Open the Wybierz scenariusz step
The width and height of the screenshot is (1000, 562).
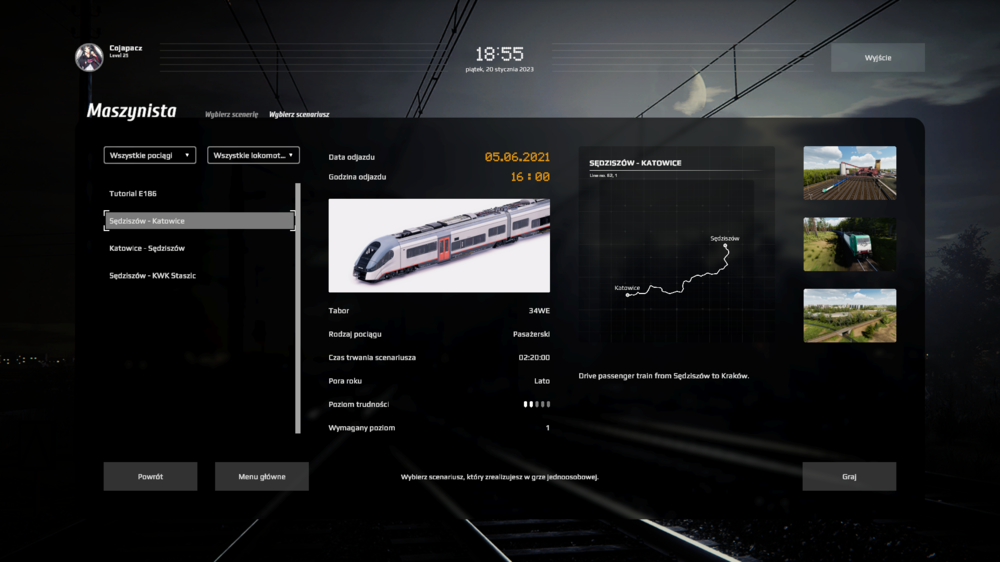pyautogui.click(x=299, y=114)
